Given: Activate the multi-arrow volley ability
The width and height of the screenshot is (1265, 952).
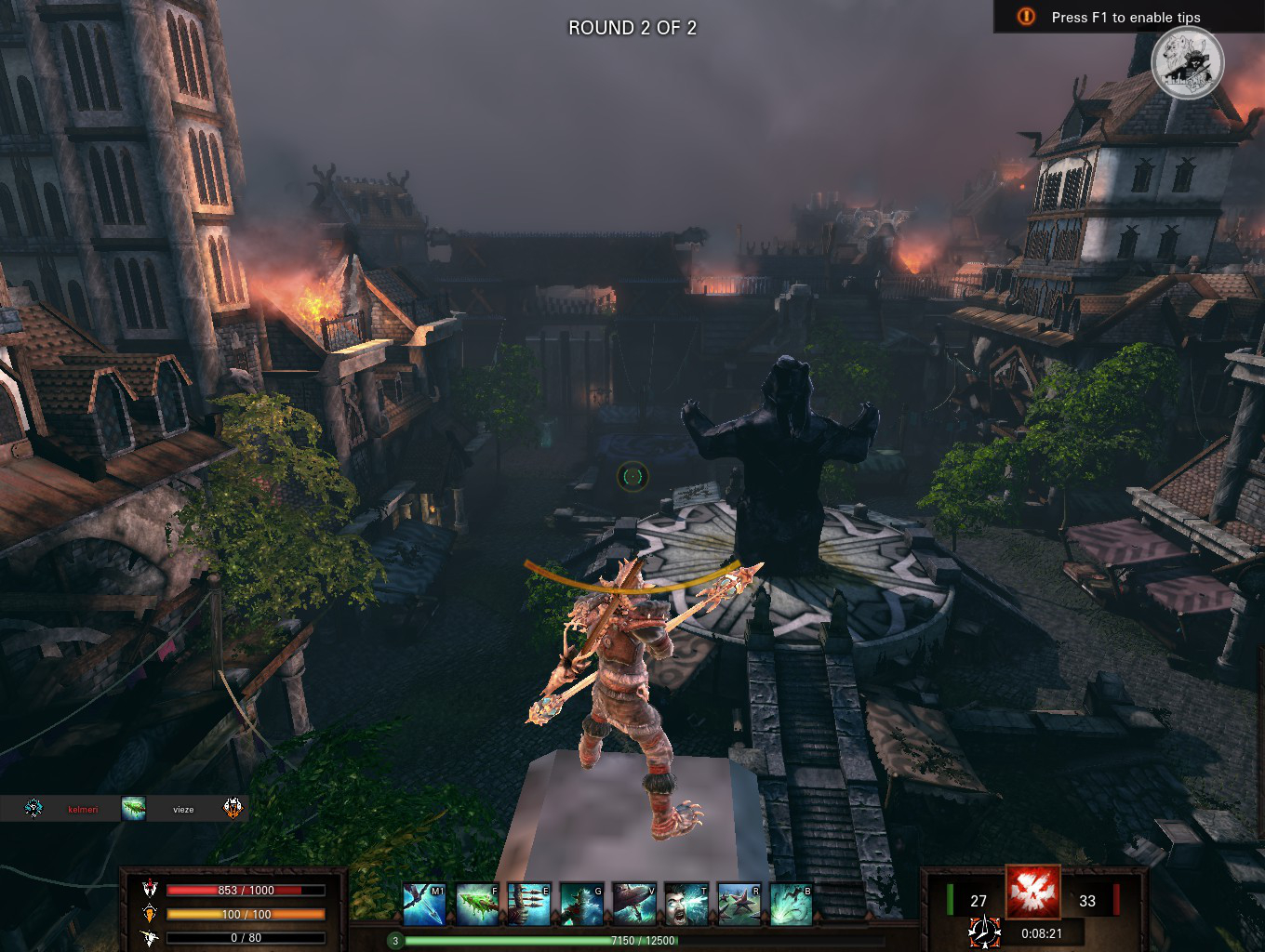Looking at the screenshot, I should point(528,905).
